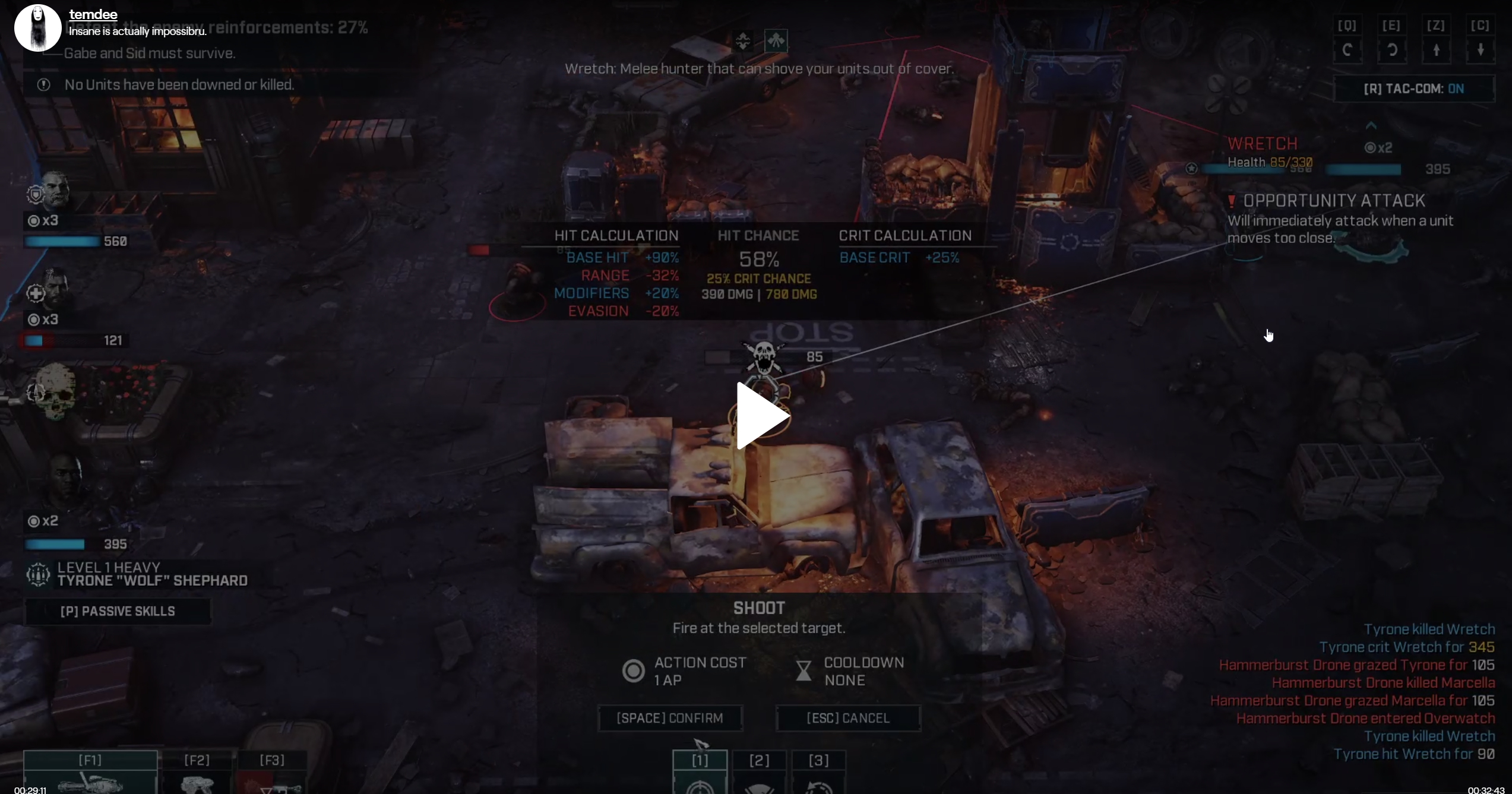
Task: Activate the reload ability in slot 3
Action: 818,773
